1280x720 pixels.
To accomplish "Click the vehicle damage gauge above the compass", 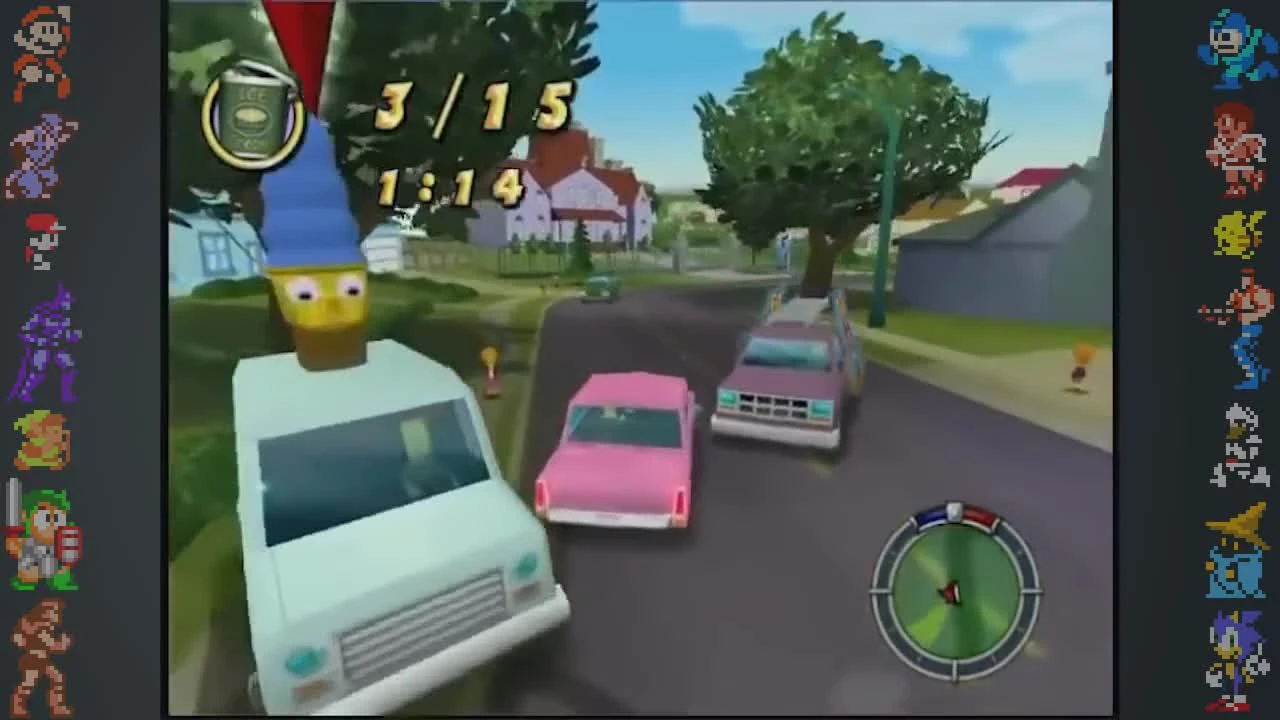I will point(953,512).
